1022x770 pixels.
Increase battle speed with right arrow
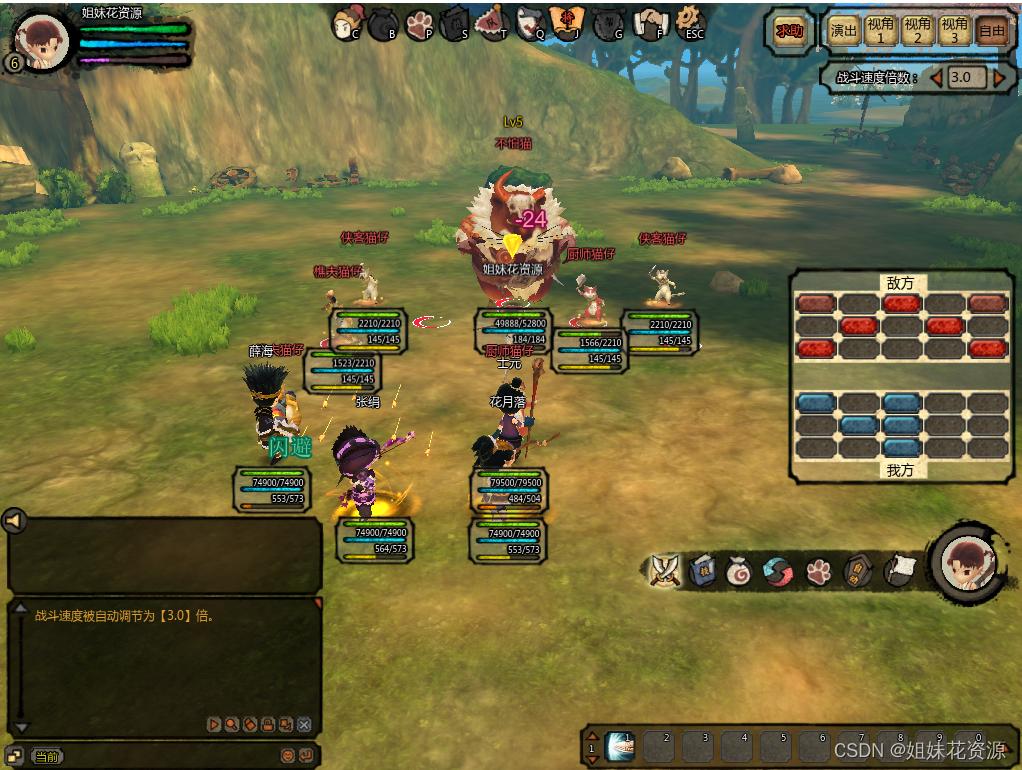pos(999,77)
